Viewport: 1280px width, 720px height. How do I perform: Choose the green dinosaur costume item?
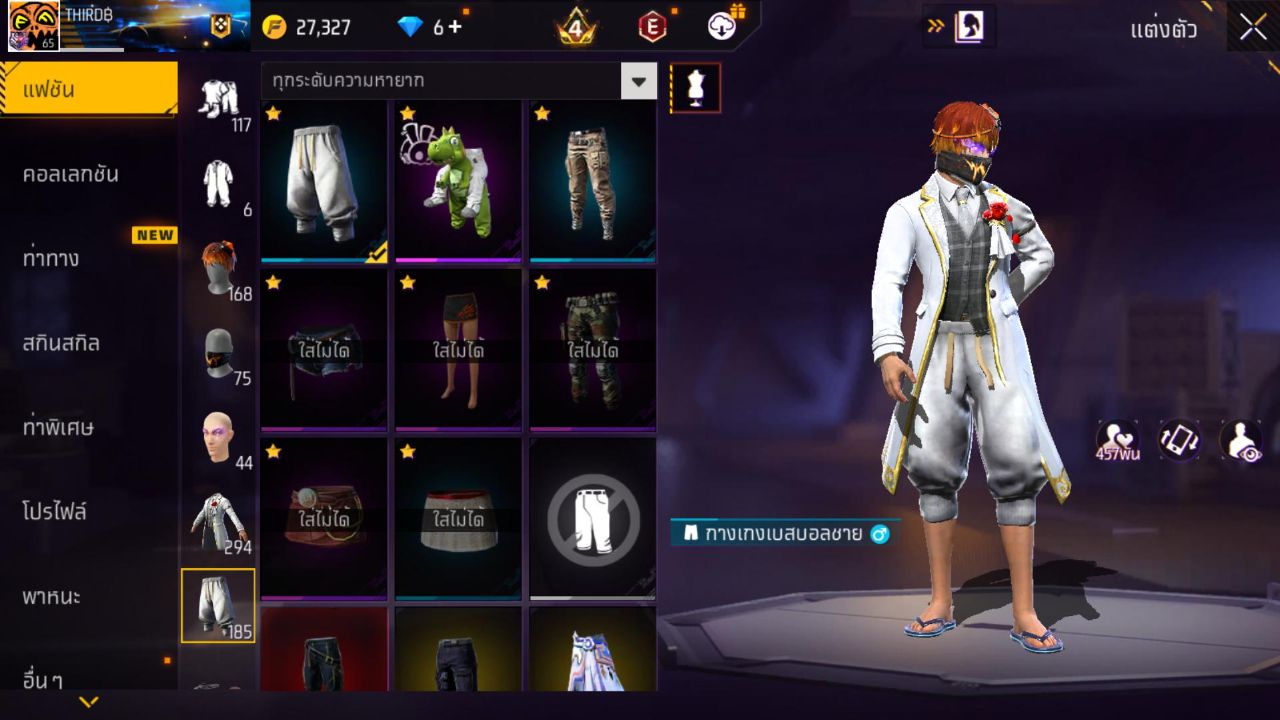(x=458, y=181)
